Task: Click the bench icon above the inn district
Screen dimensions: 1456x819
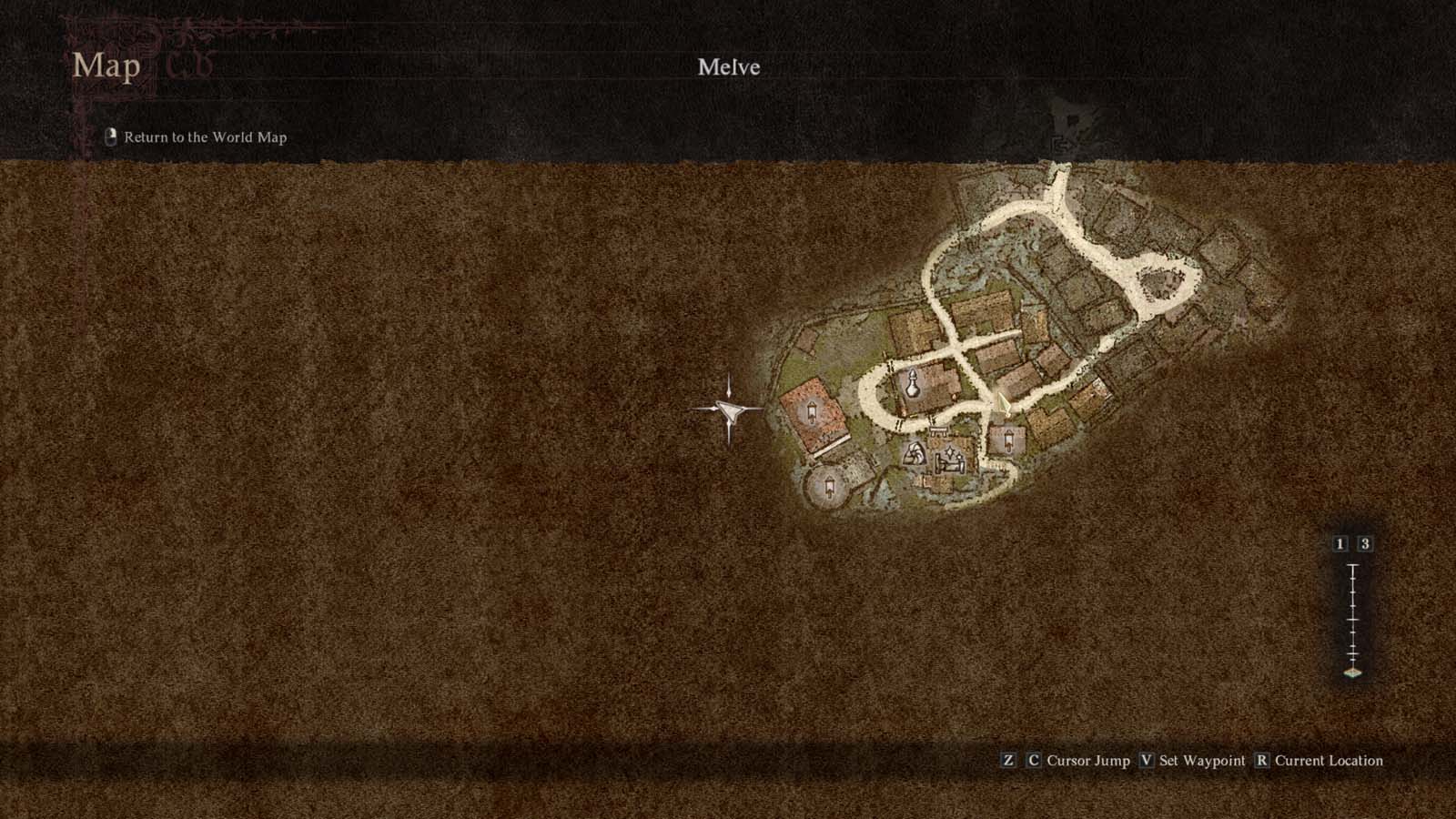Action: [938, 430]
